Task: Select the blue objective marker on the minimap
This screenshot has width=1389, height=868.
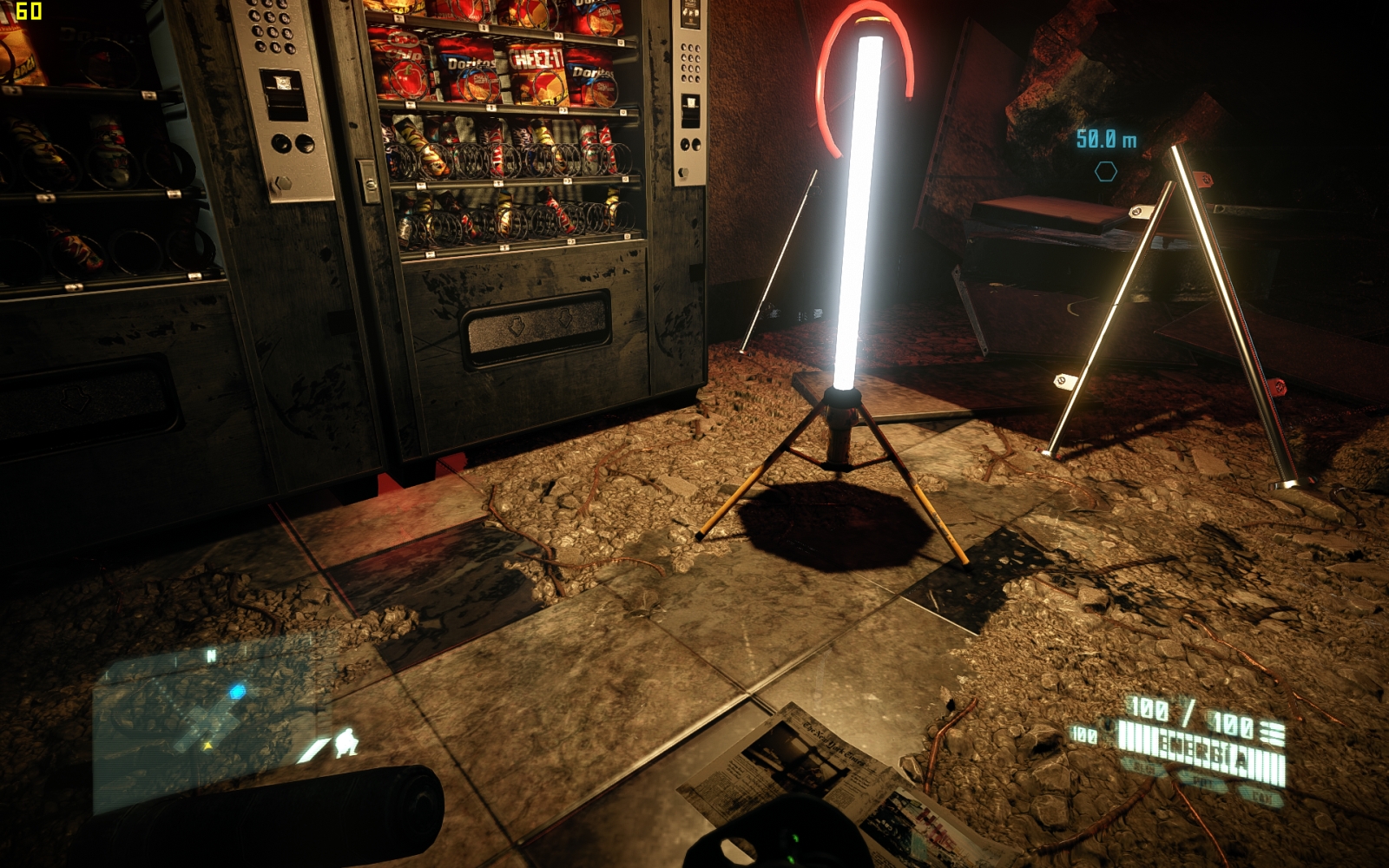Action: [236, 692]
